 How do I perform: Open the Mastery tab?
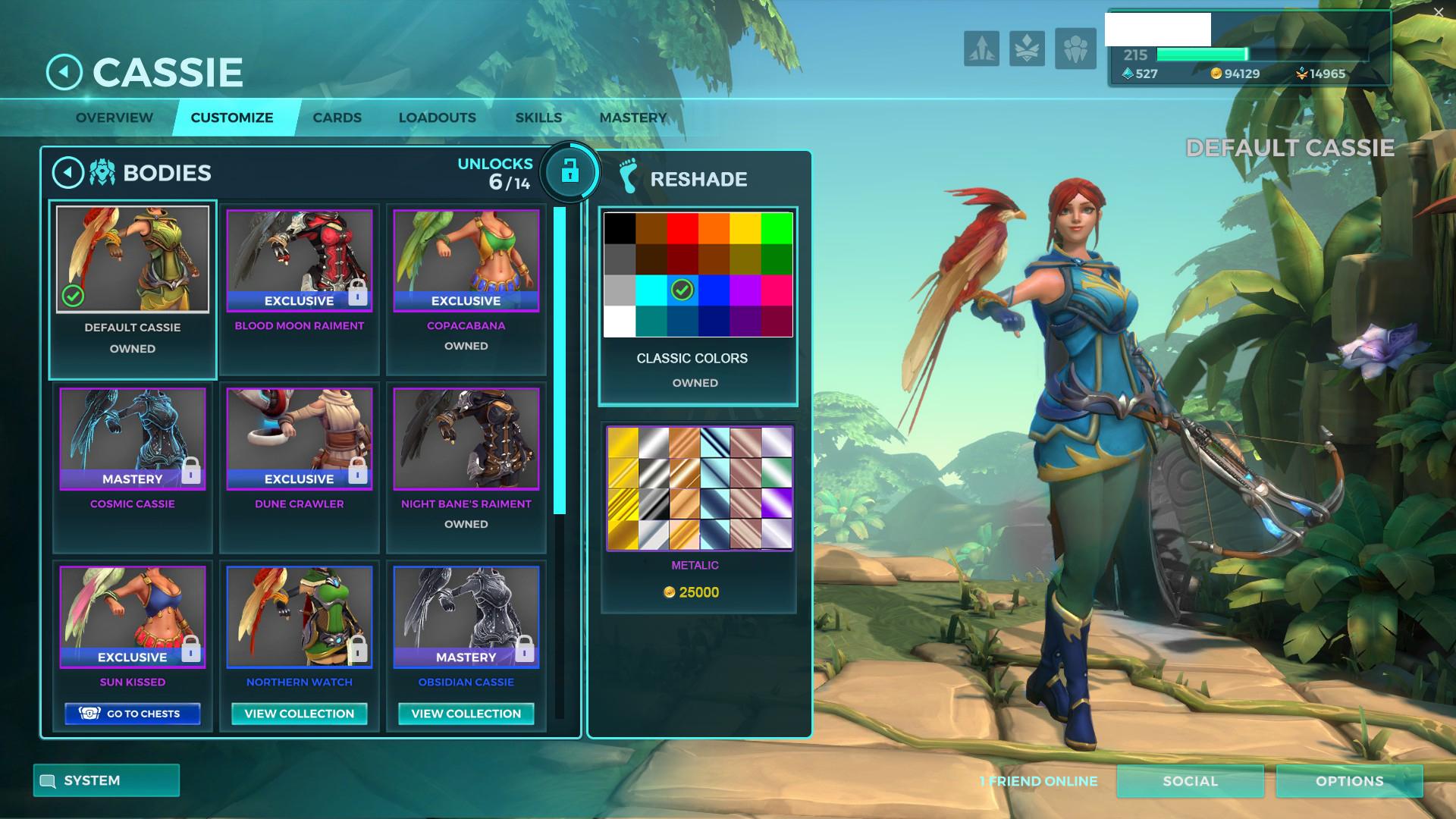[633, 118]
